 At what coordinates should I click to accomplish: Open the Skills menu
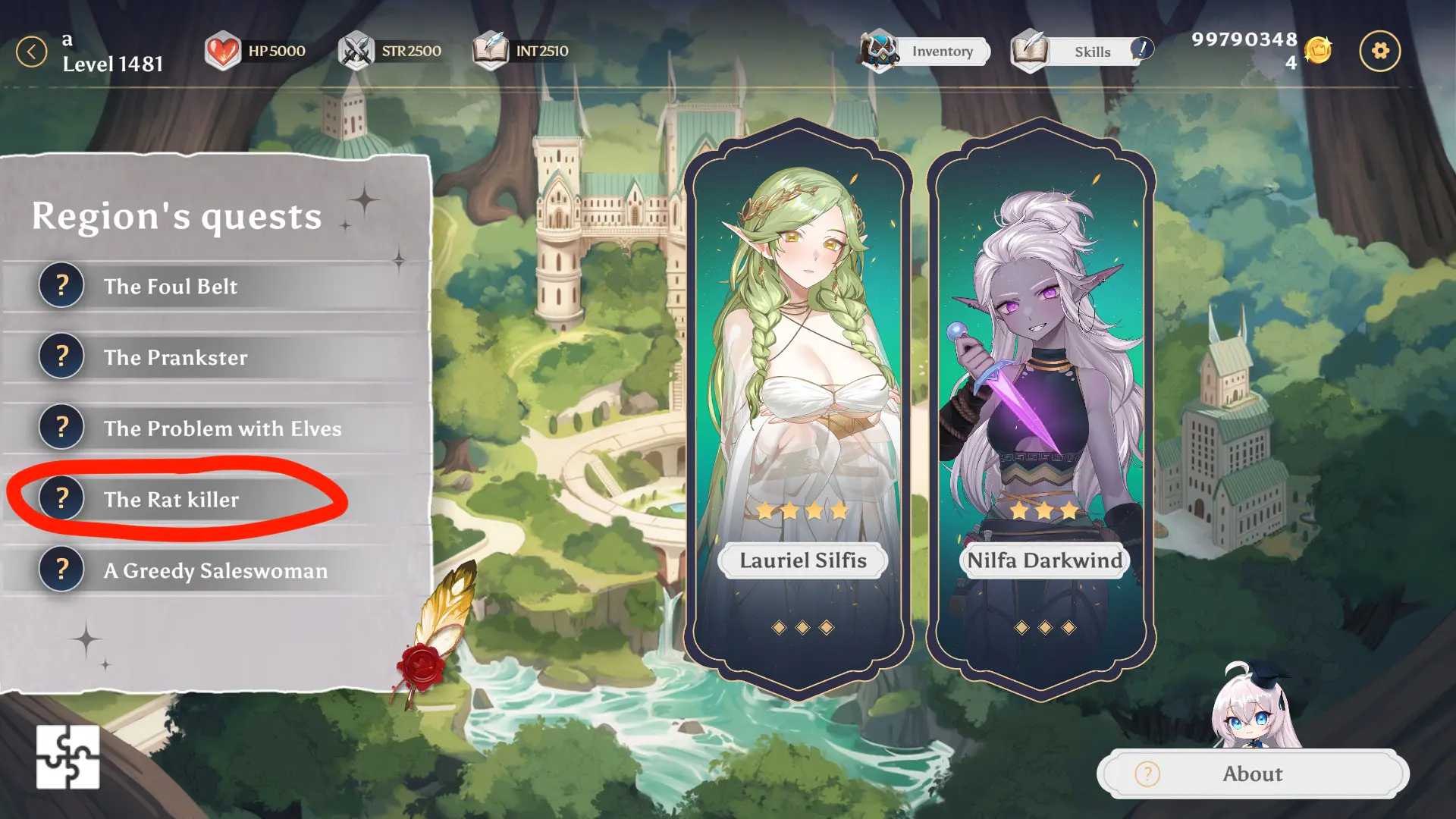click(1081, 52)
